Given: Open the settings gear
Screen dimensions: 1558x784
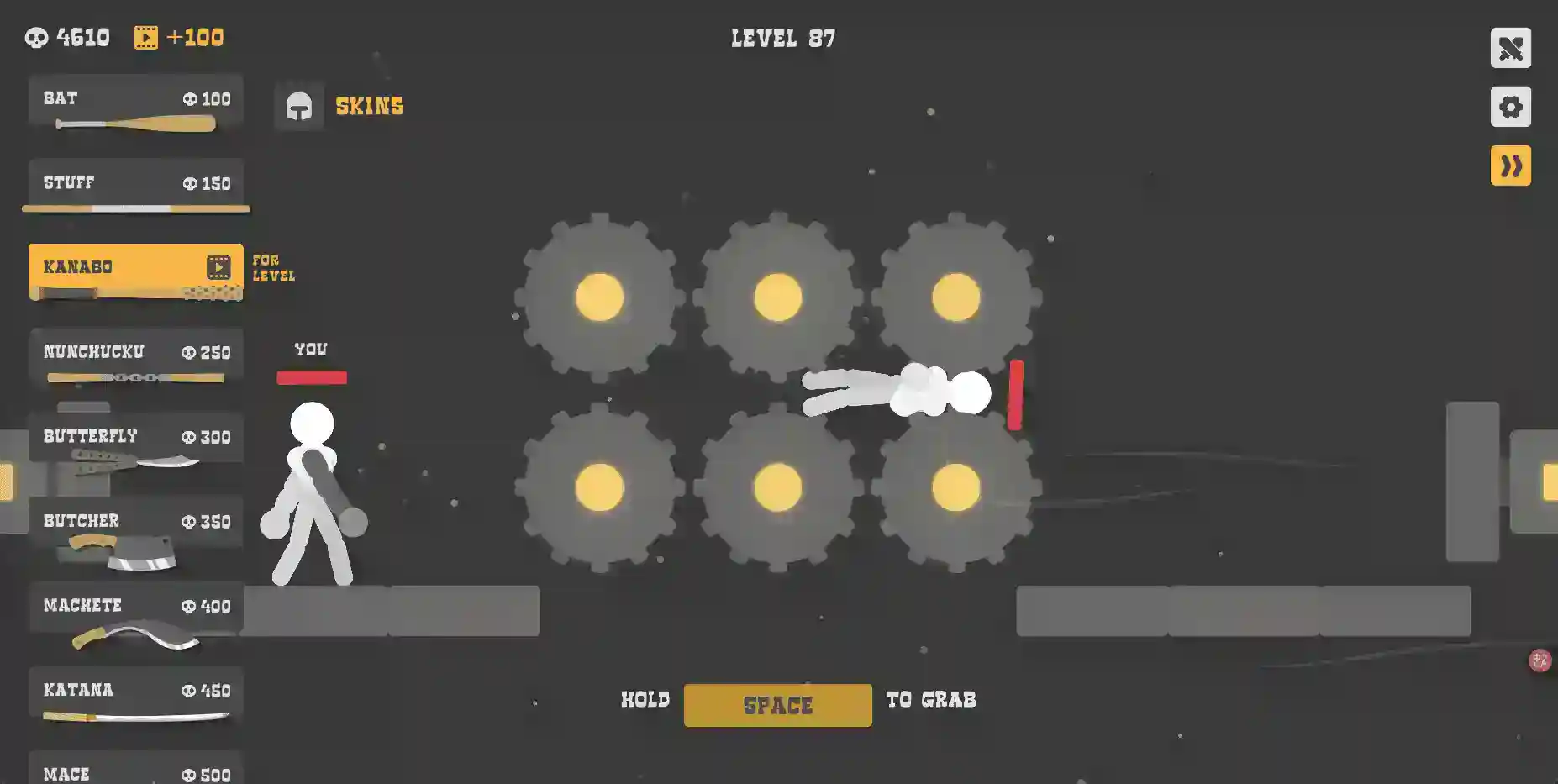Looking at the screenshot, I should point(1510,107).
